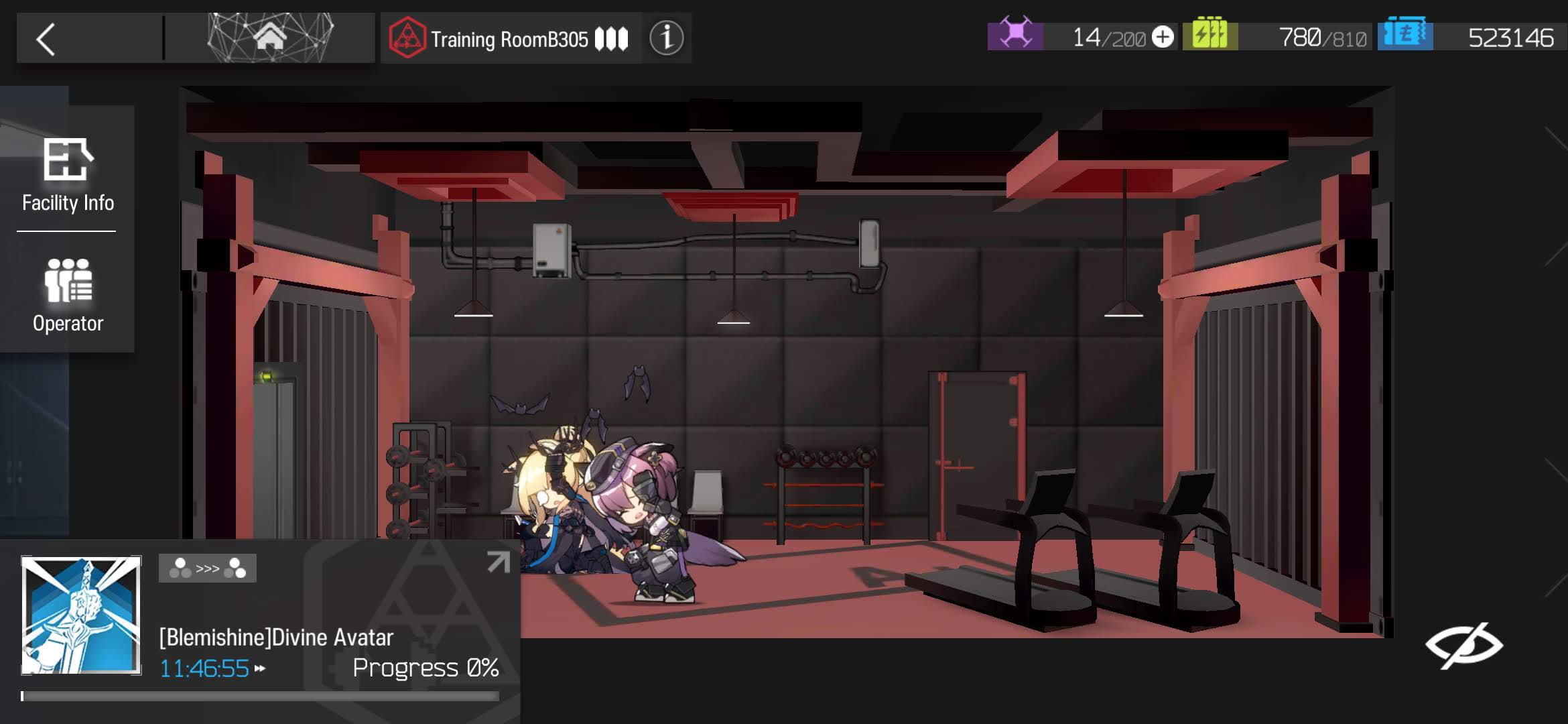Open the Operator assignment panel
This screenshot has height=724, width=1568.
68,296
